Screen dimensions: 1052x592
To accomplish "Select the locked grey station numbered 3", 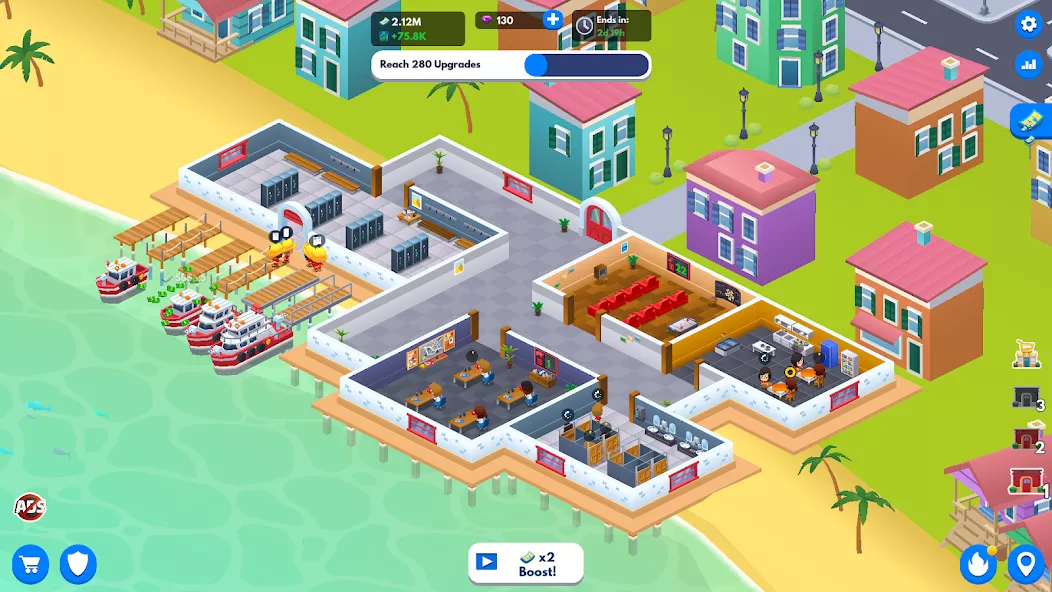I will click(1026, 398).
